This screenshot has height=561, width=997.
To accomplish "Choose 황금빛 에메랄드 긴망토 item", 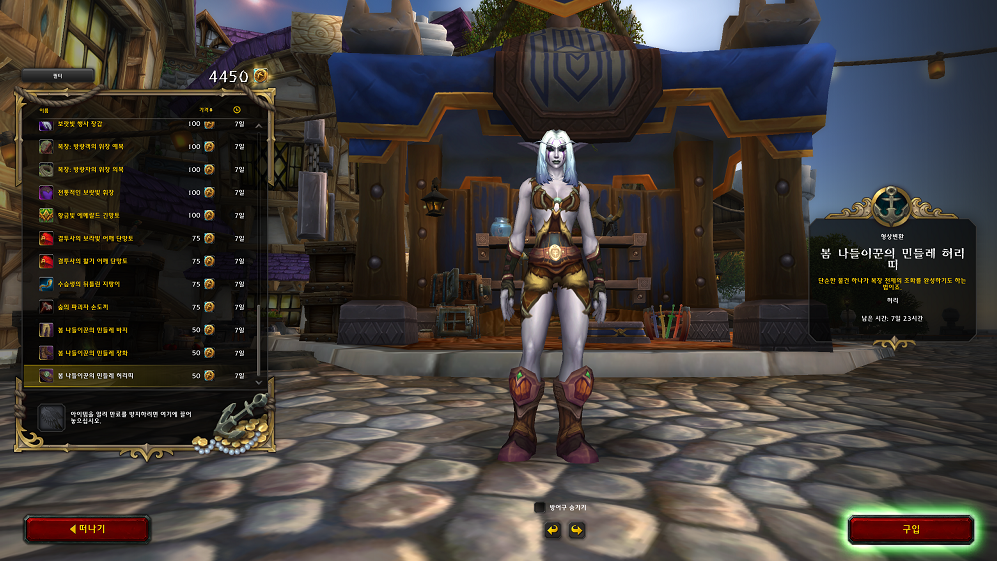I will (140, 214).
